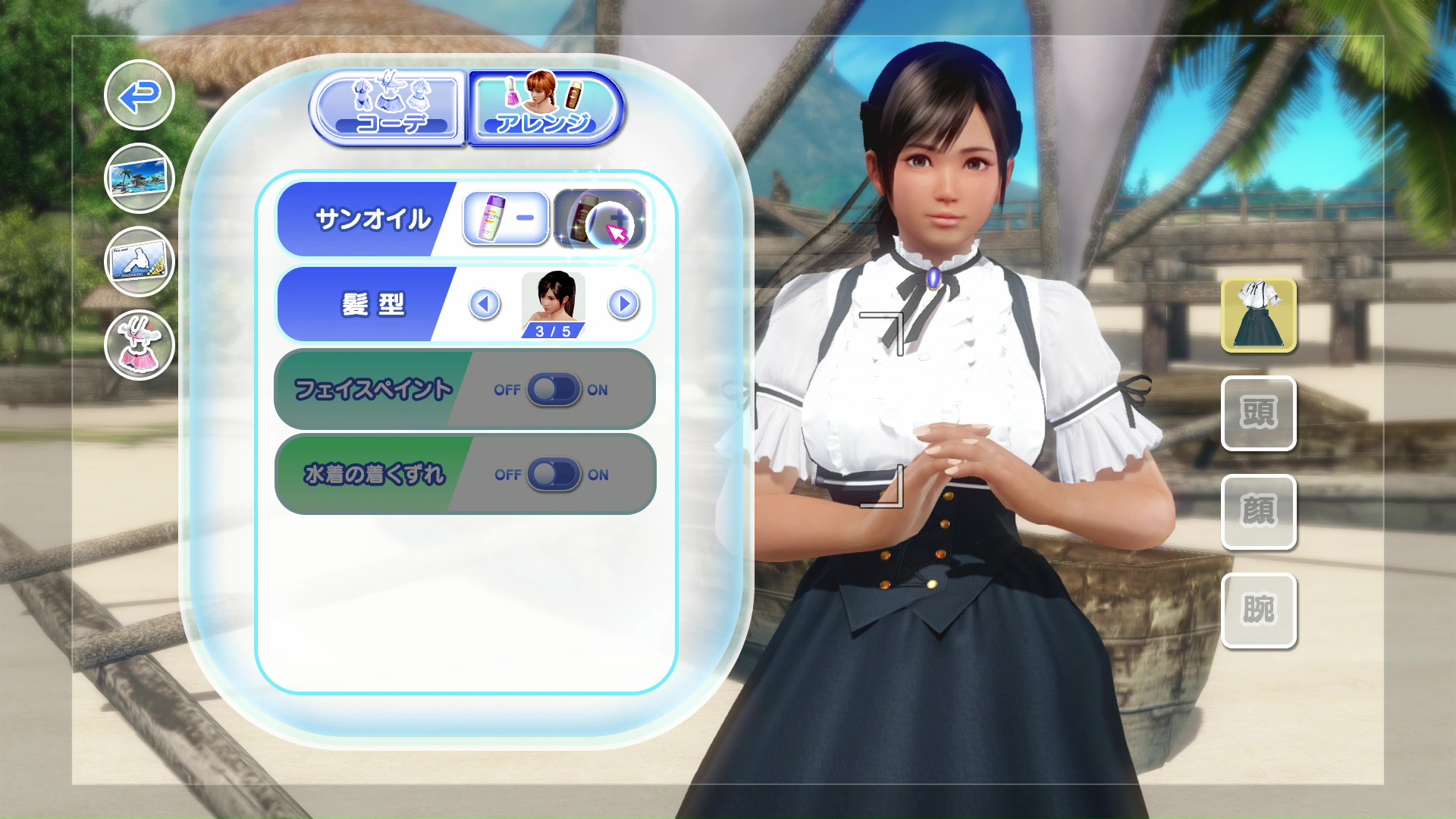
Task: Click the highlighted outfit icon on right
Action: tap(1259, 314)
